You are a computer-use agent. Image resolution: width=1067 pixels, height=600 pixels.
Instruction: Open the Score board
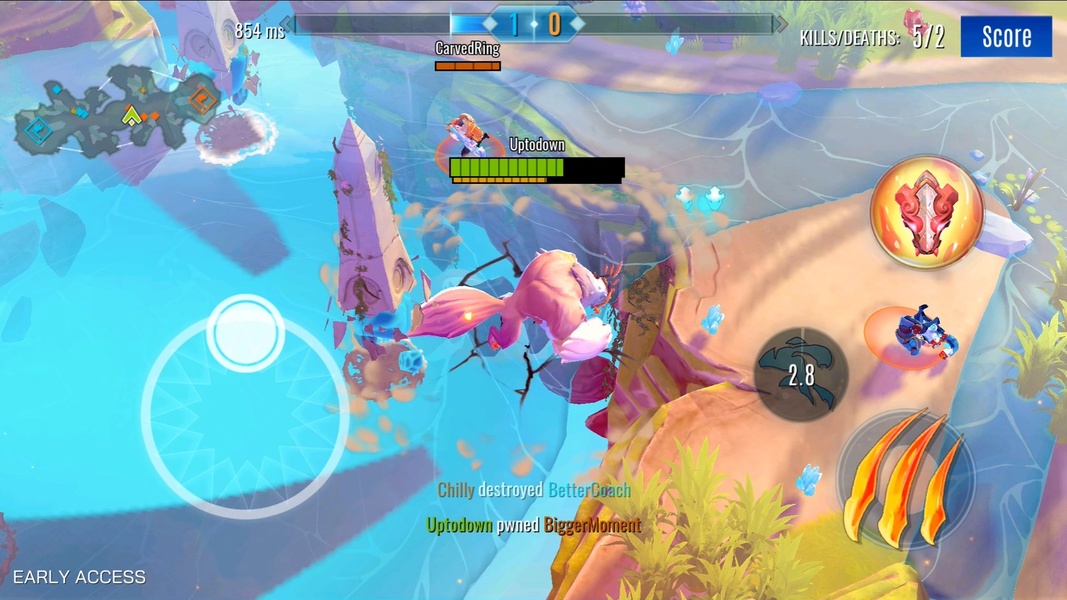(1005, 37)
